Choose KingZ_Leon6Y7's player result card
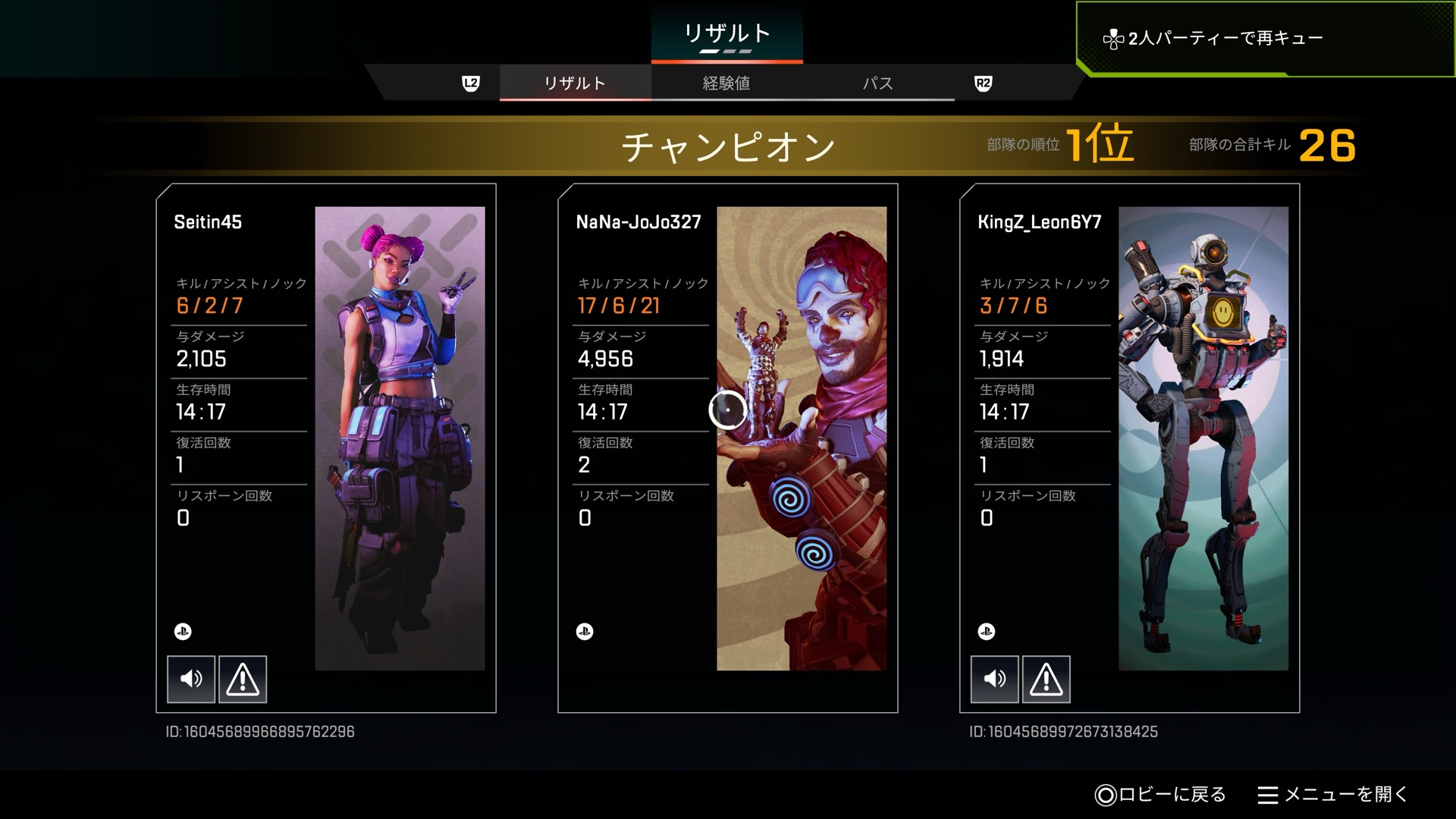The image size is (1456, 819). coord(1130,447)
